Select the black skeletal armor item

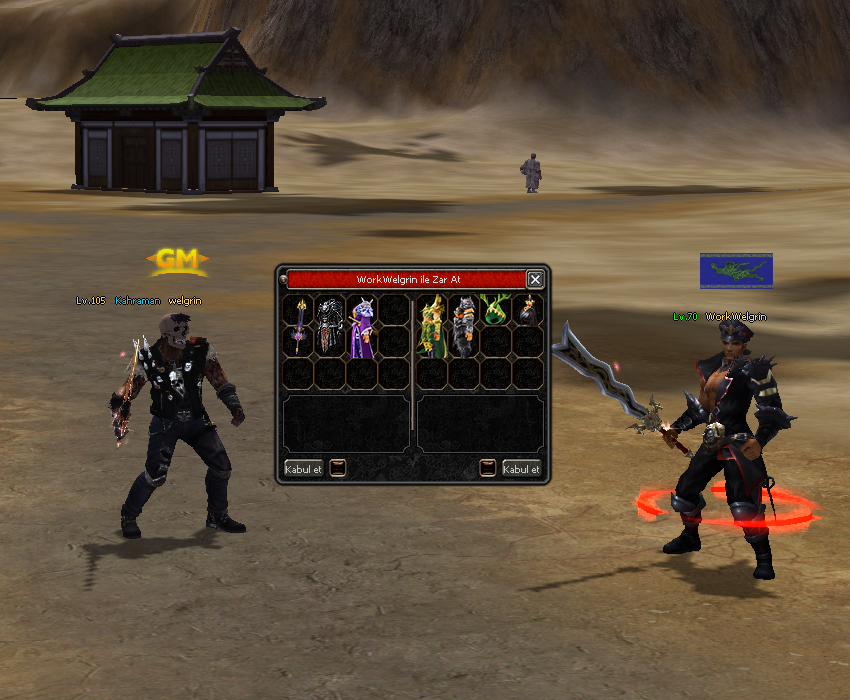[330, 325]
